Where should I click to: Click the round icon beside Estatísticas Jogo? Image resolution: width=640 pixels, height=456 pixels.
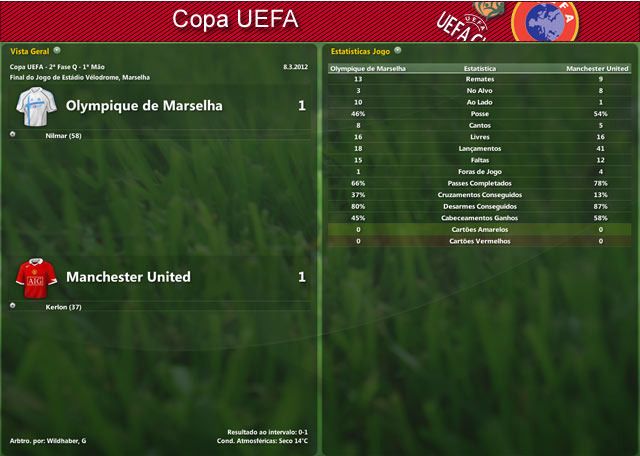click(398, 49)
